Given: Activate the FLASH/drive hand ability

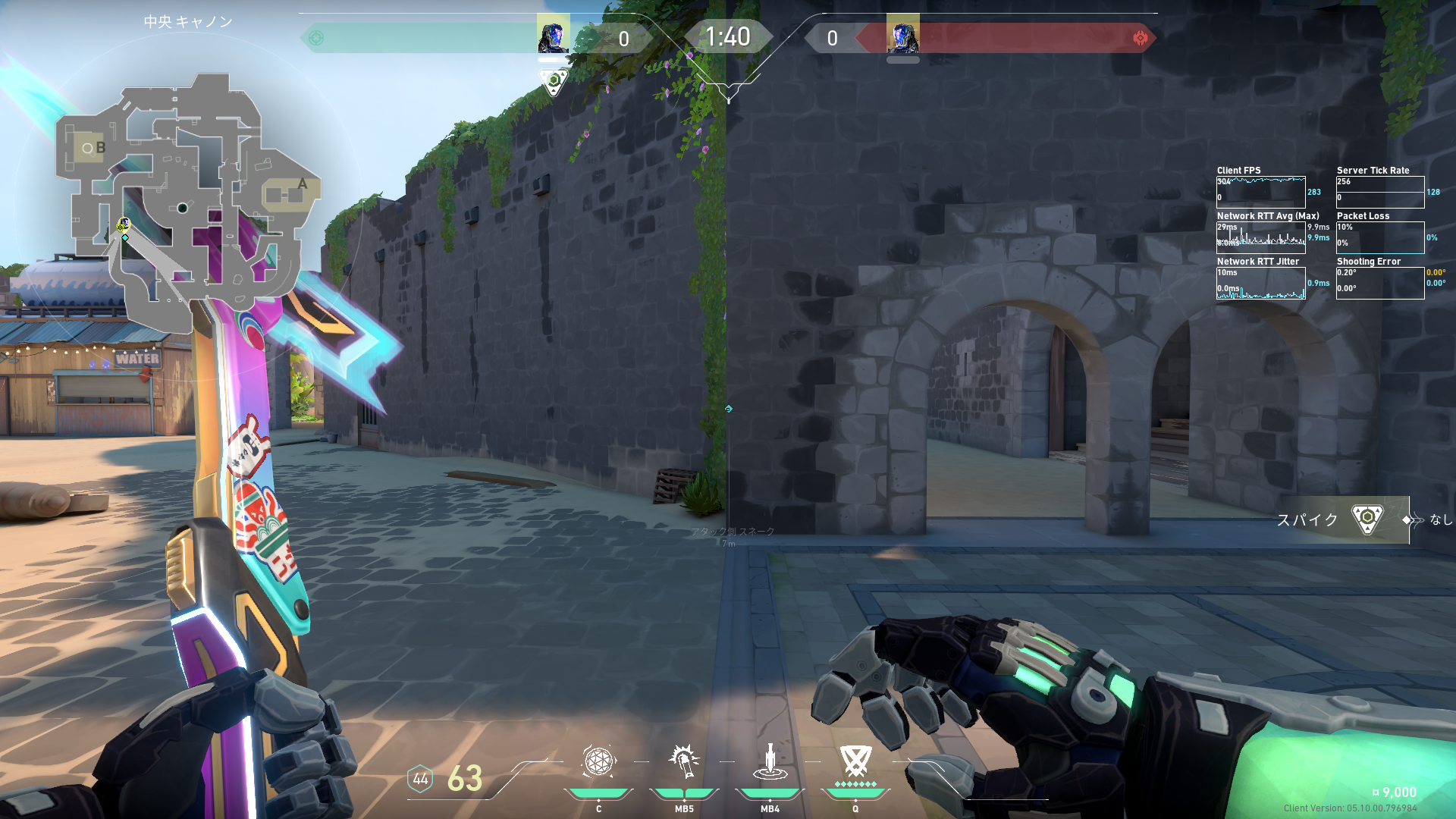Looking at the screenshot, I should pos(684,762).
